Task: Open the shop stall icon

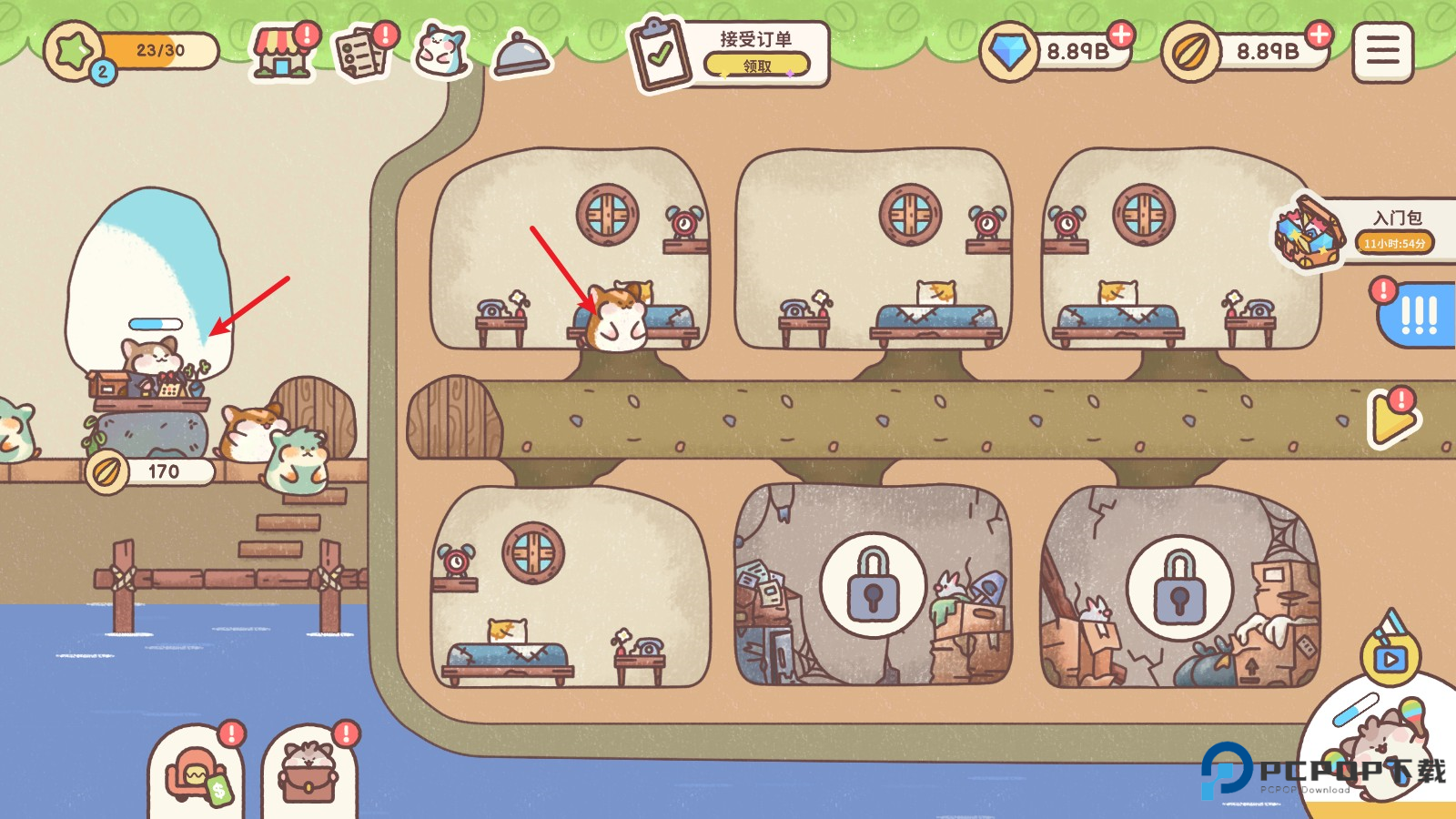Action: pyautogui.click(x=281, y=54)
